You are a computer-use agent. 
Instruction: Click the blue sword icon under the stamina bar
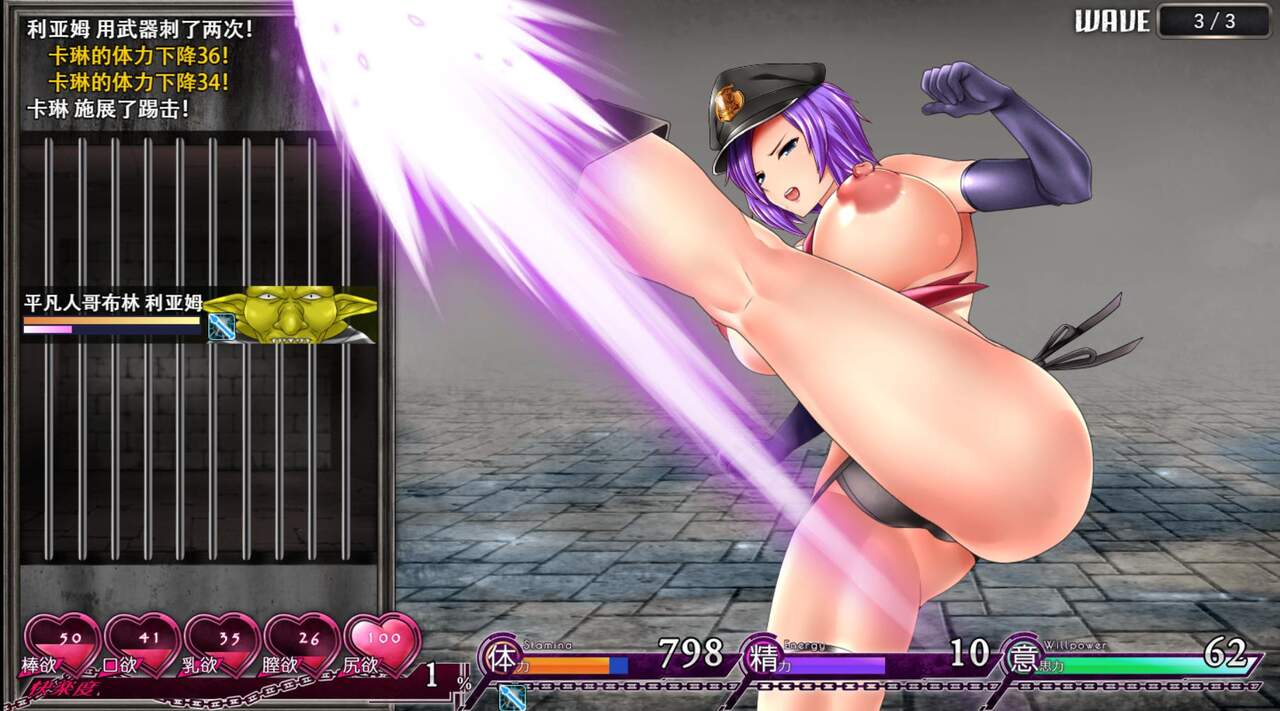coord(512,697)
